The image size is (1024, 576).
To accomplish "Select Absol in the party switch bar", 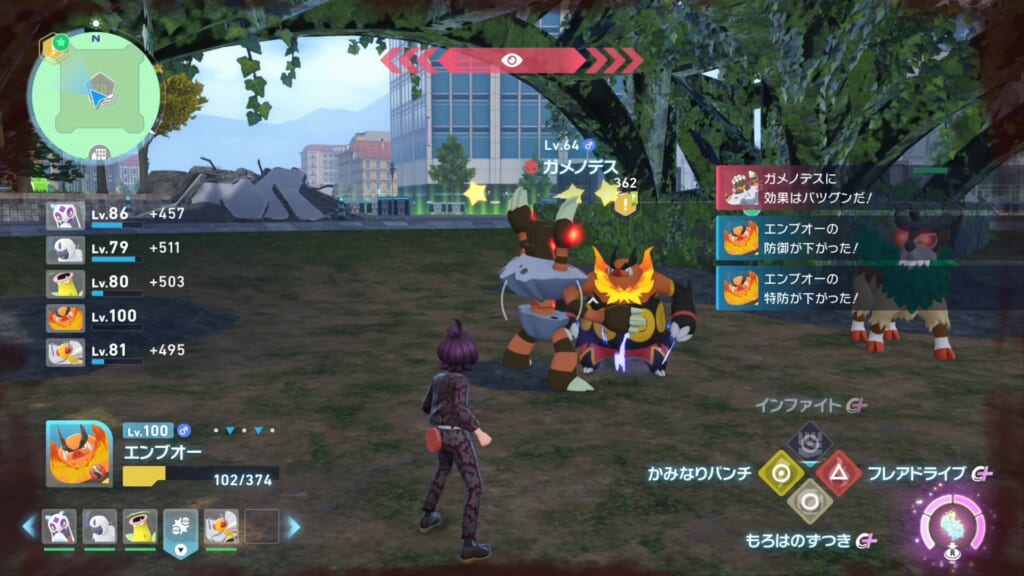I will (100, 526).
